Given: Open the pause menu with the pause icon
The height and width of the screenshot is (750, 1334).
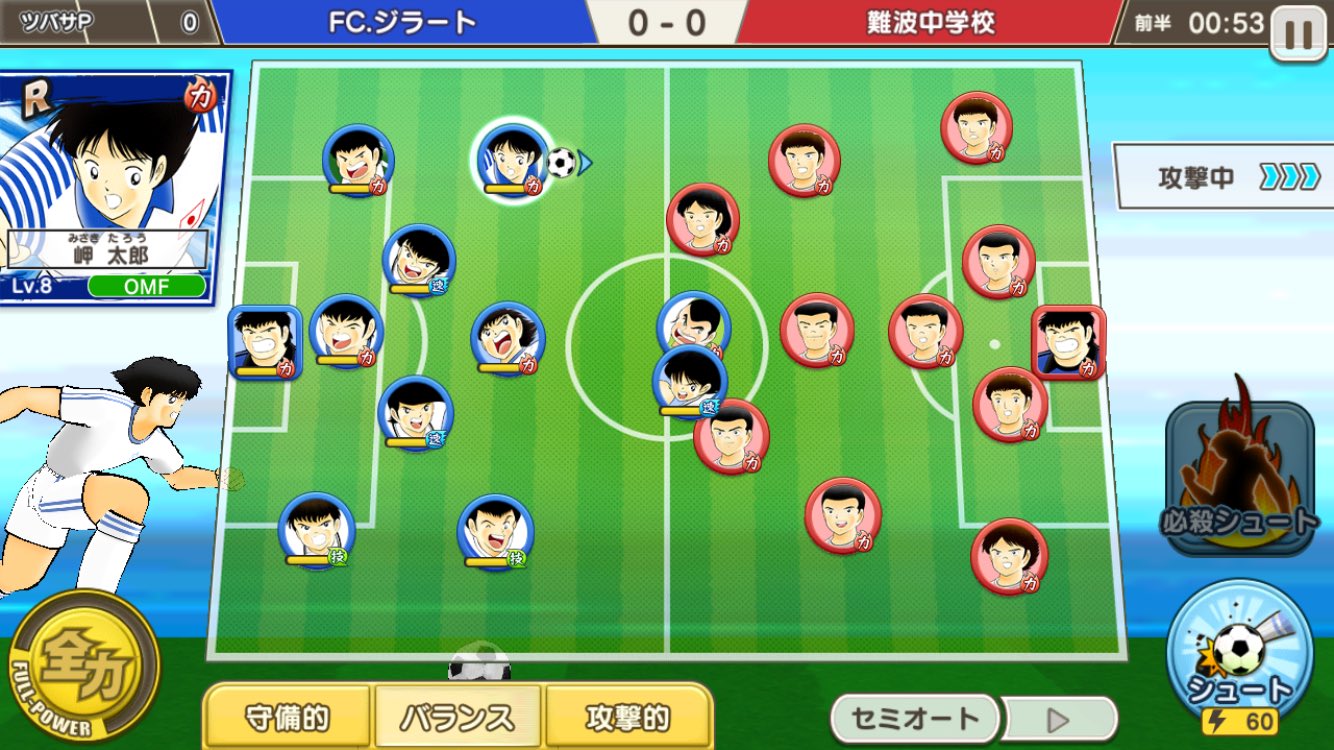Looking at the screenshot, I should click(1300, 30).
